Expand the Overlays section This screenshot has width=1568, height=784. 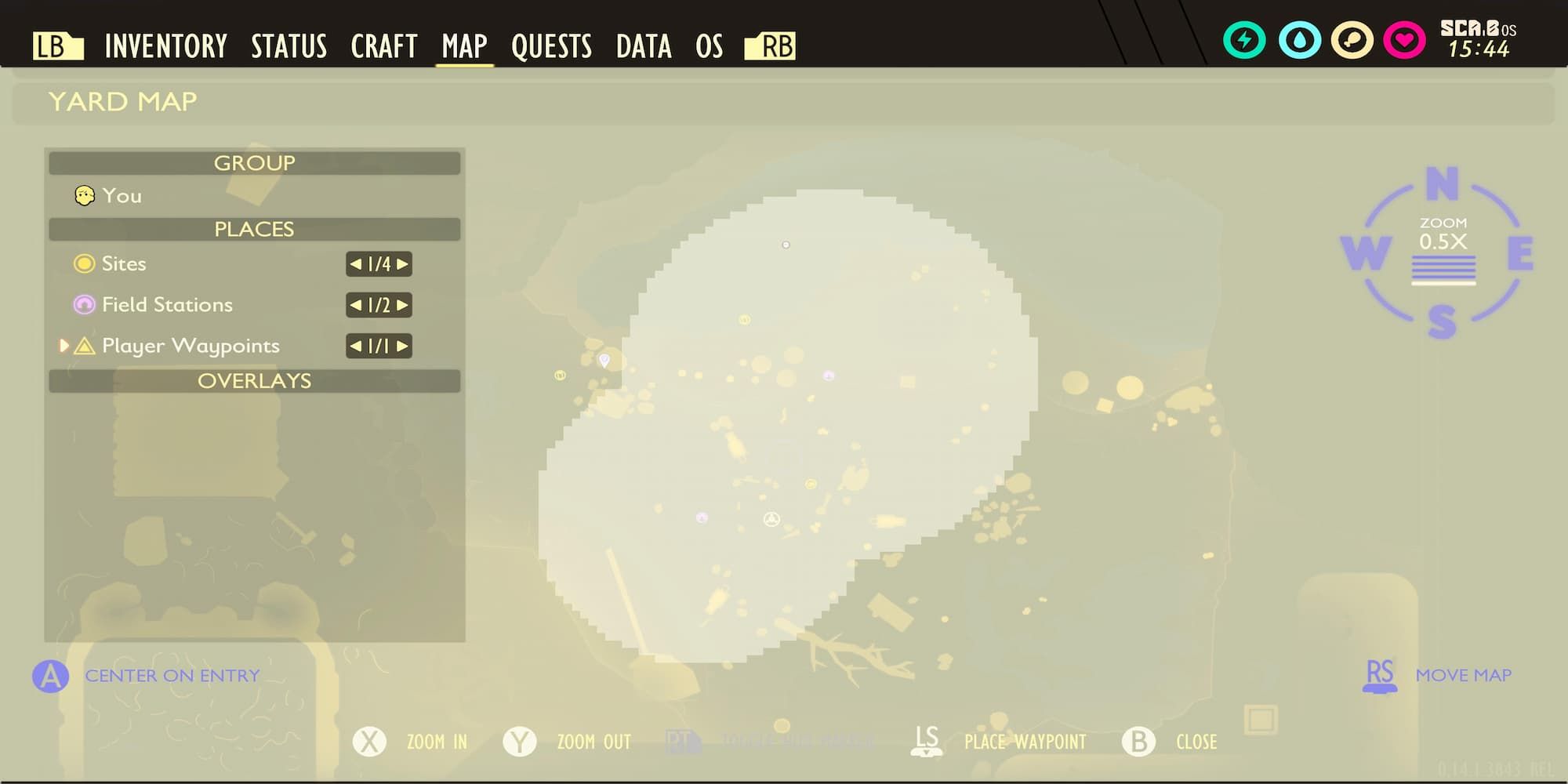(253, 382)
